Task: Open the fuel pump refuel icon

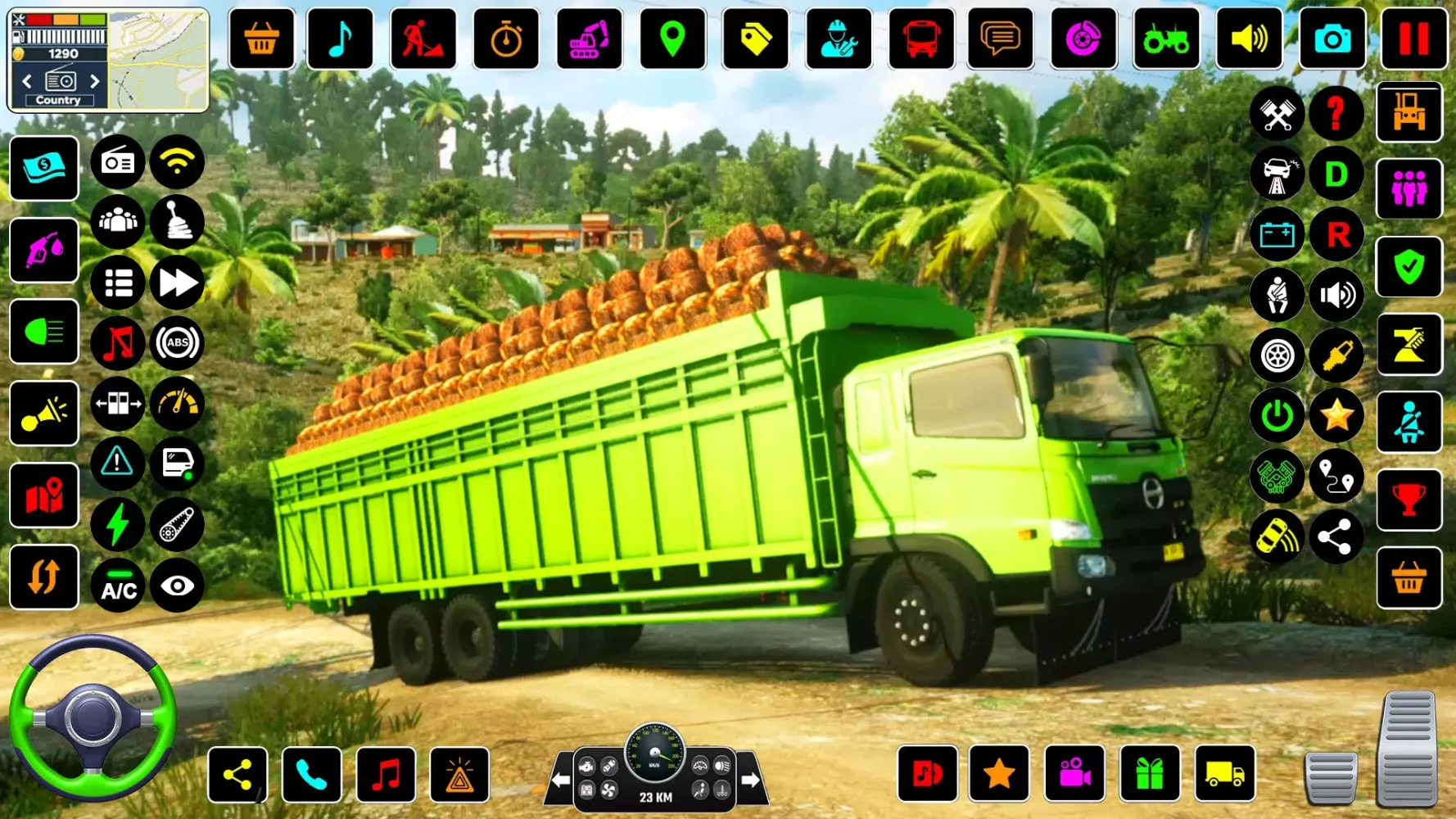Action: tap(44, 251)
